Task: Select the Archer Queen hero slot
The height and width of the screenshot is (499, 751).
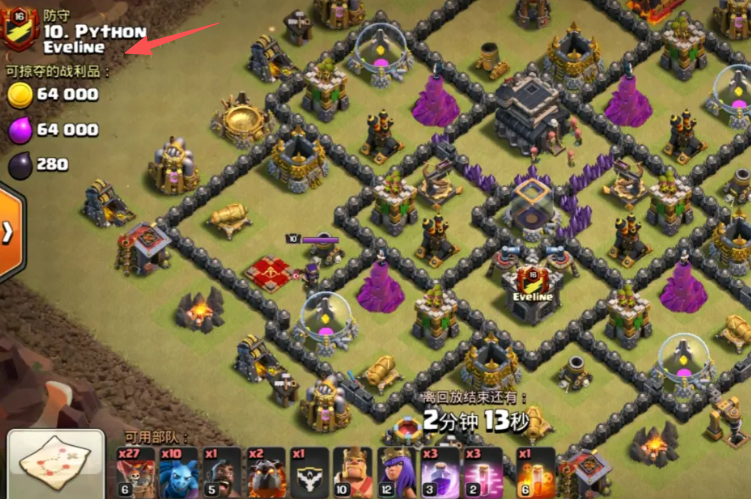Action: (x=396, y=472)
